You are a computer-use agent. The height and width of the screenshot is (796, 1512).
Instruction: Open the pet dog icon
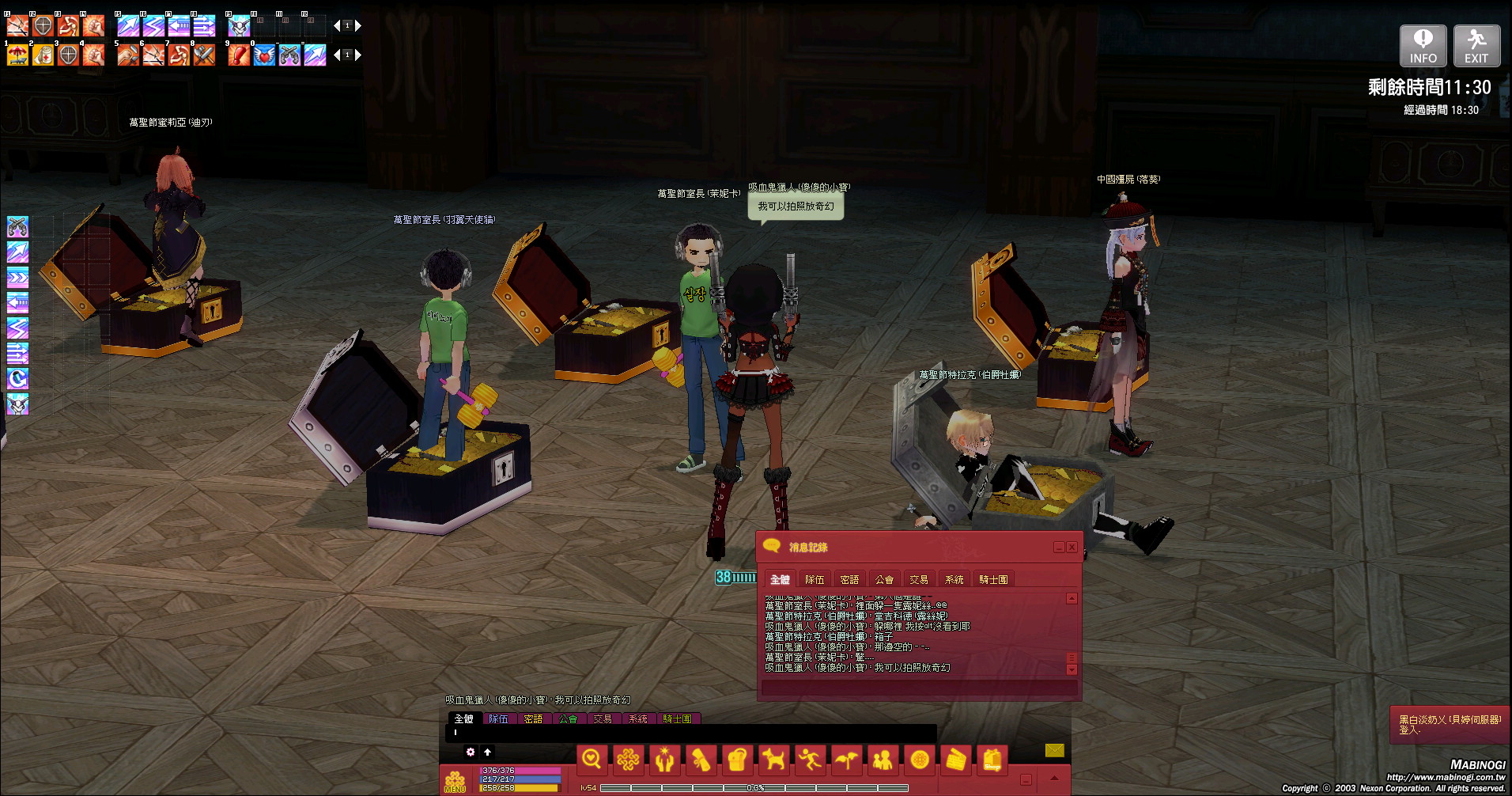[773, 760]
